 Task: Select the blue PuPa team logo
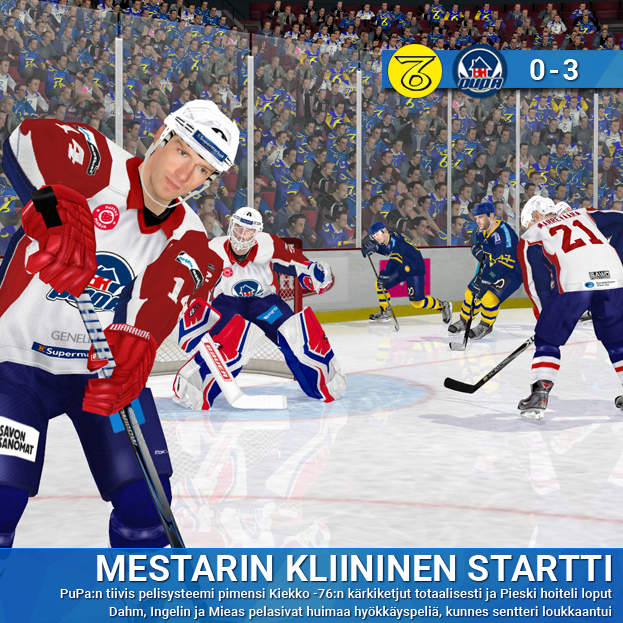(x=479, y=70)
